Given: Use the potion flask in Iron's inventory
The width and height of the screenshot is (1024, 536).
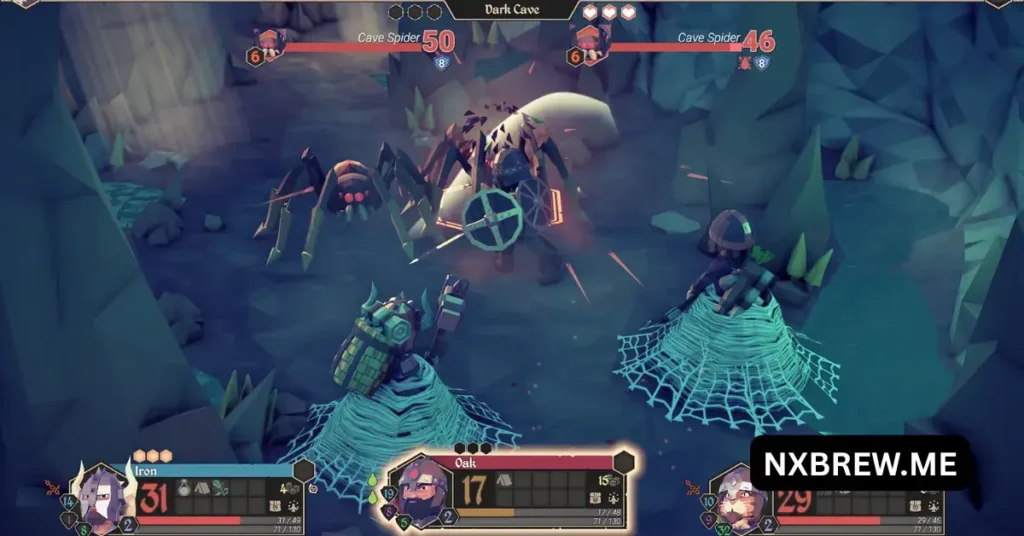Looking at the screenshot, I should [186, 488].
